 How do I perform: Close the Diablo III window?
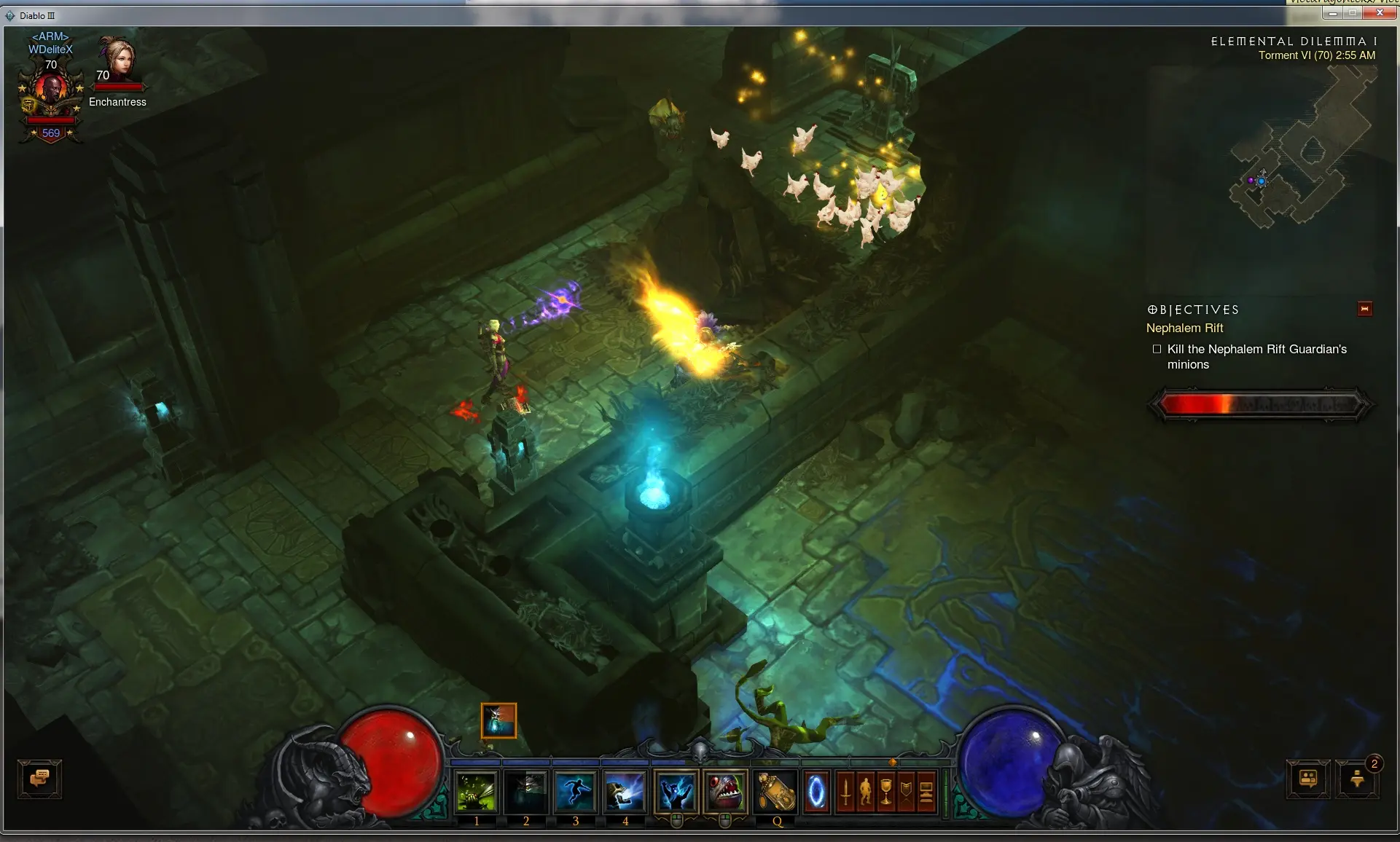1380,13
